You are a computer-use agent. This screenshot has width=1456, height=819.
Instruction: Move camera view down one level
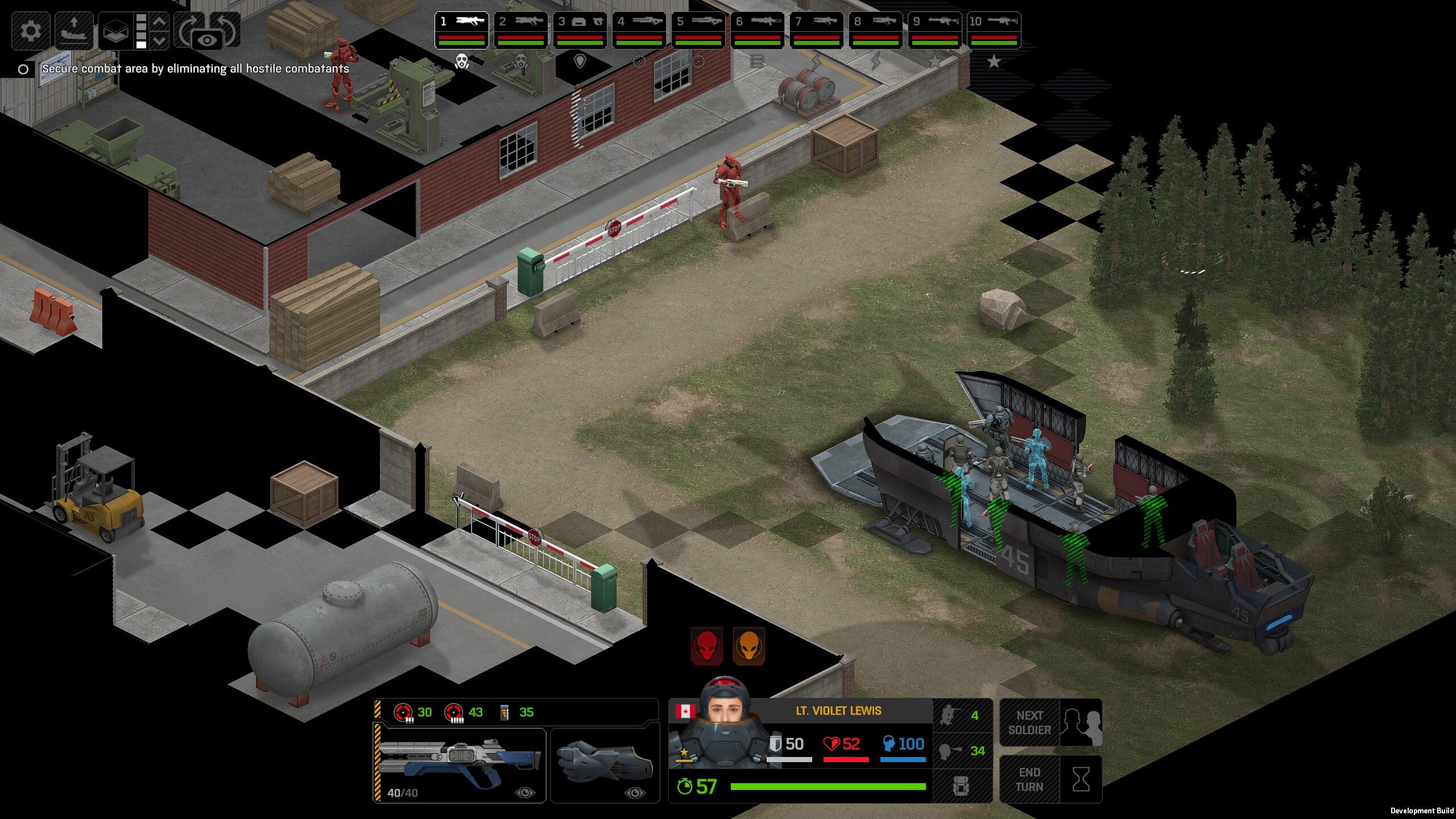160,41
